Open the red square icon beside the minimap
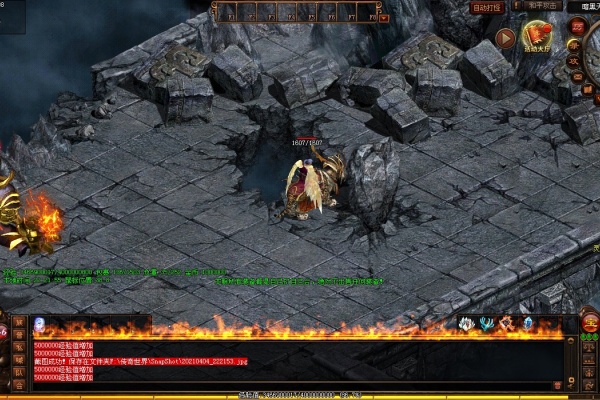Image resolution: width=600 pixels, height=400 pixels. click(576, 26)
